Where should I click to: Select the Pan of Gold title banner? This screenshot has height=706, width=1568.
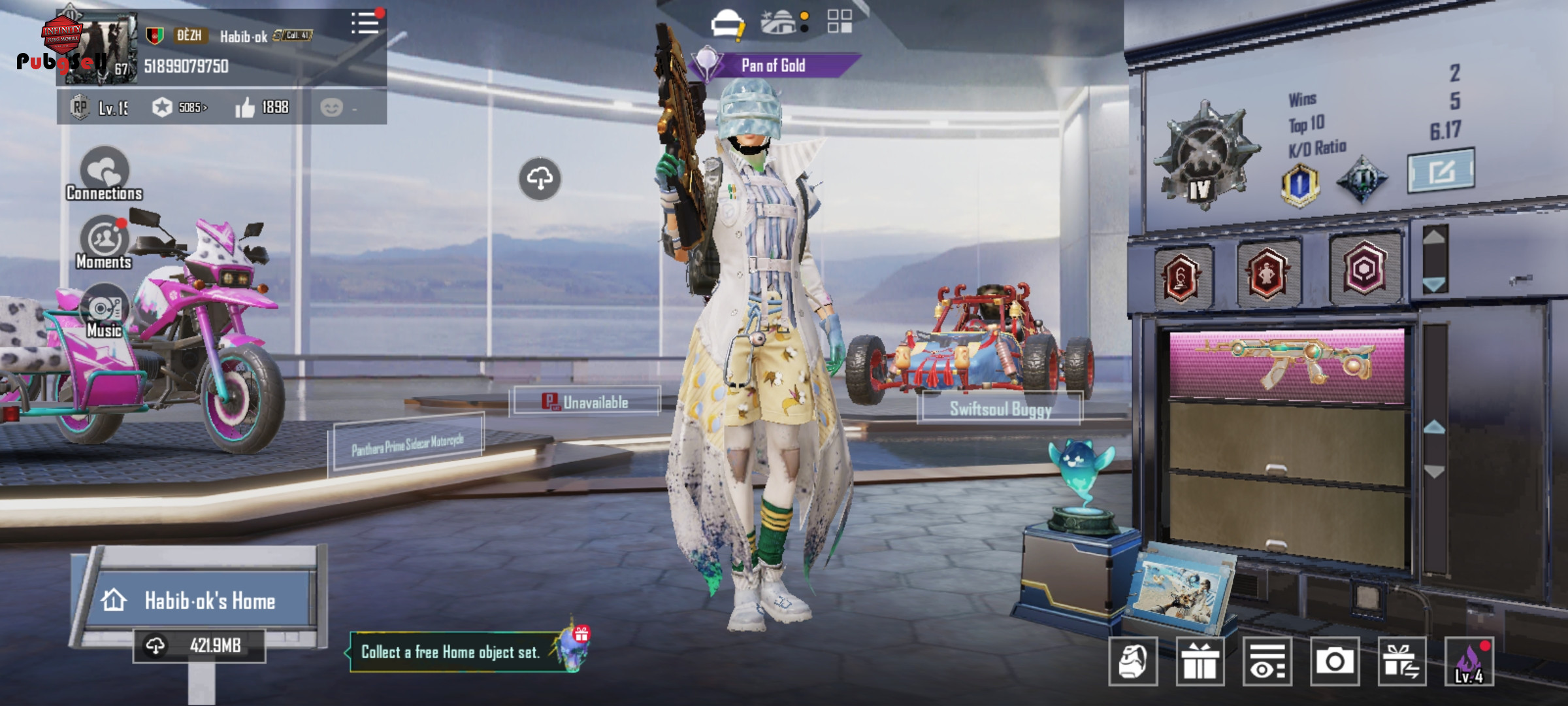pos(774,65)
